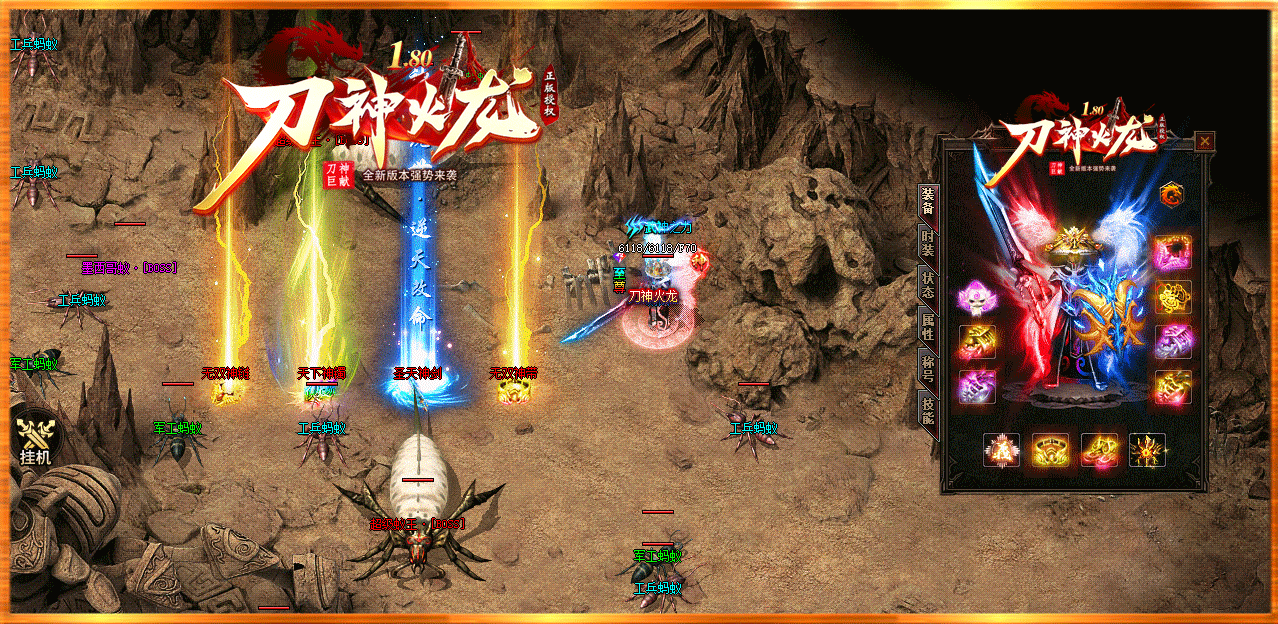This screenshot has width=1278, height=624.
Task: Switch to the 装备 equipment tab
Action: 927,200
